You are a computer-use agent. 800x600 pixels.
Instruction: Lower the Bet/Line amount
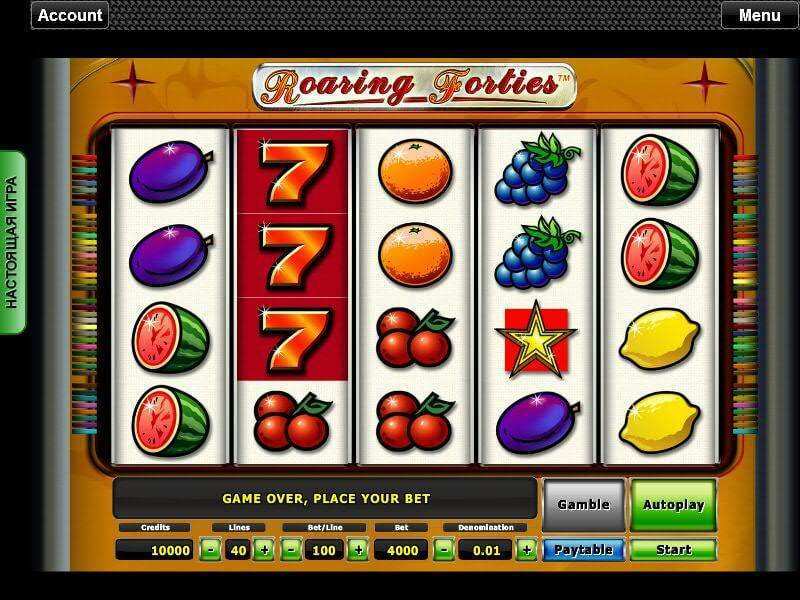[x=290, y=549]
